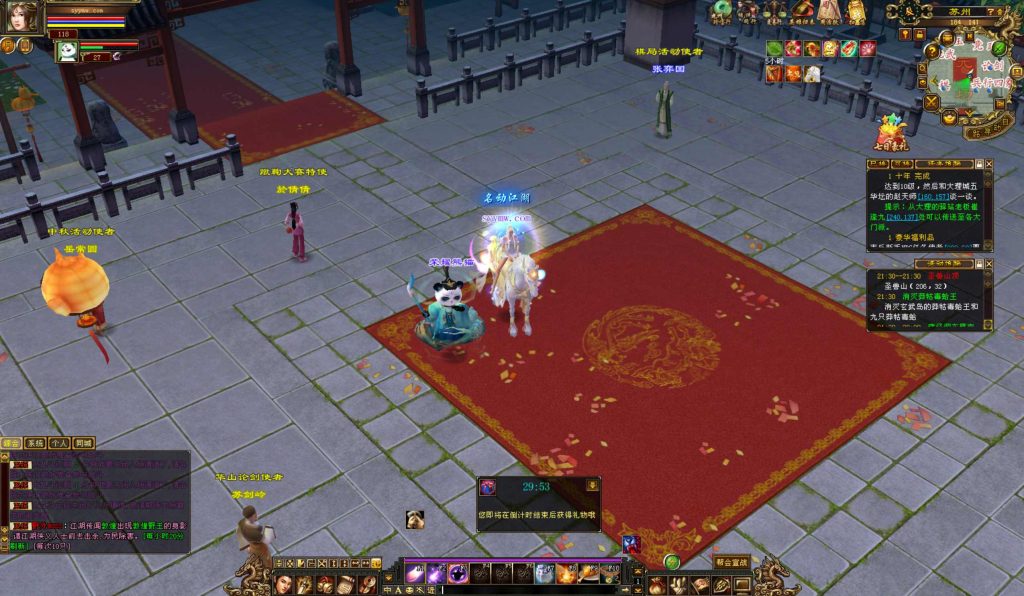Viewport: 1024px width, 596px height.
Task: Switch to the 系统 chat tab
Action: (35, 443)
